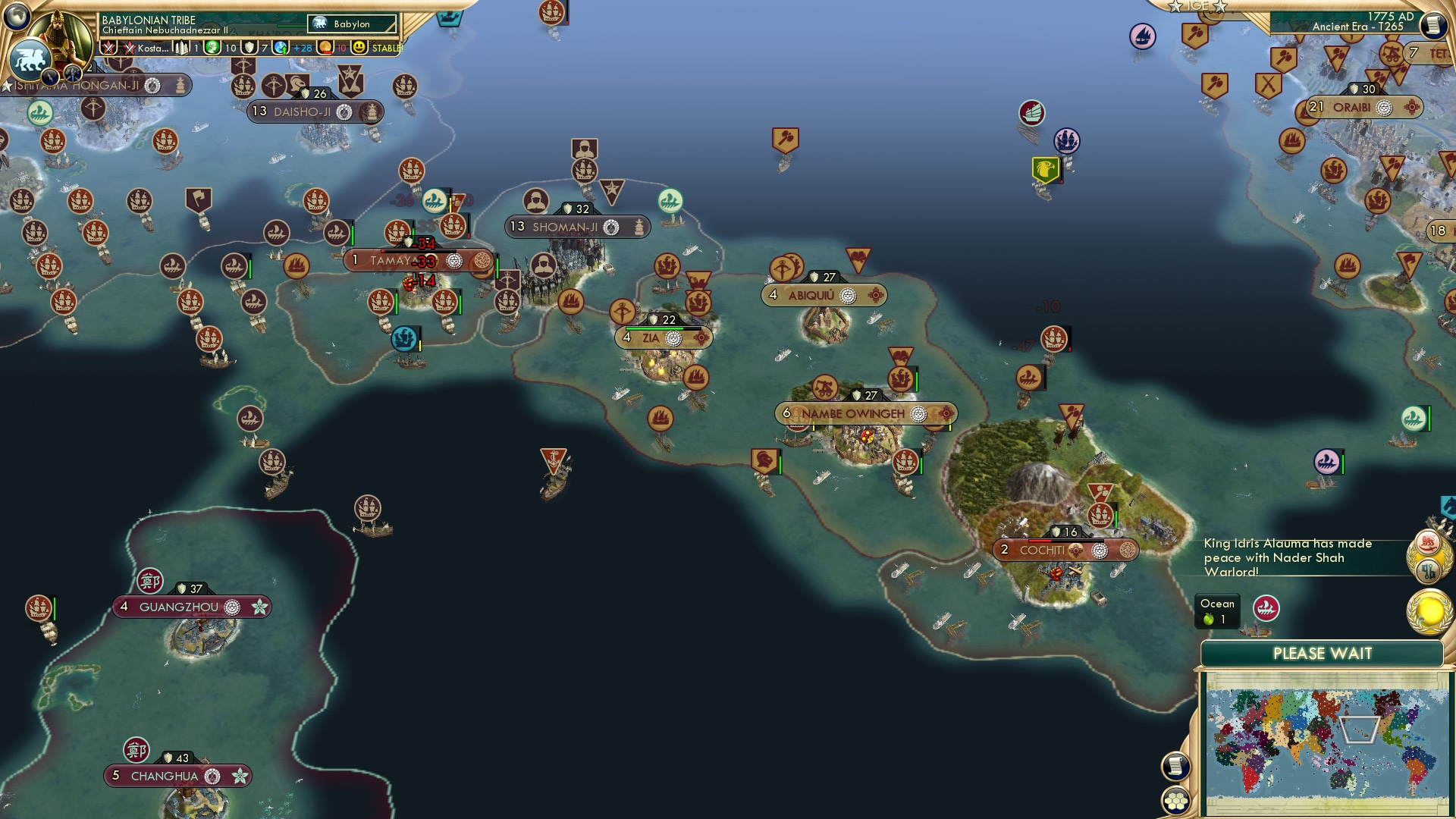The image size is (1456, 819).
Task: Click the Ocean tile info box
Action: point(1217,611)
